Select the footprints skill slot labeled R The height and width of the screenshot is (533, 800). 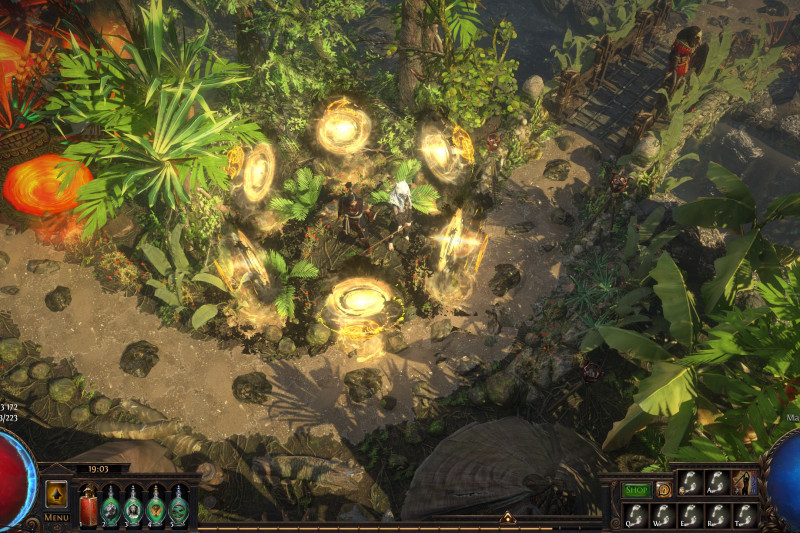pyautogui.click(x=717, y=514)
